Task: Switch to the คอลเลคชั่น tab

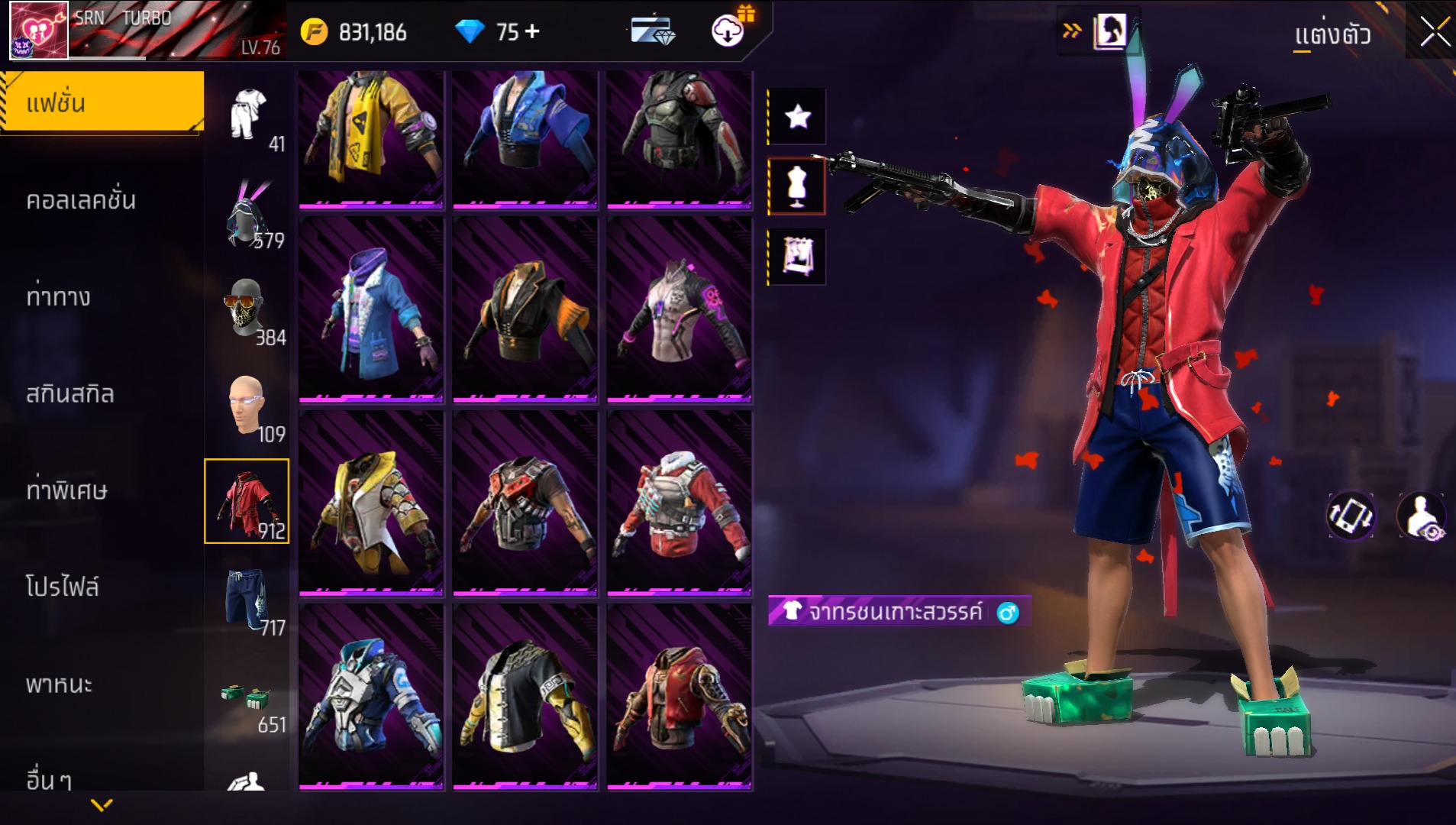Action: pyautogui.click(x=81, y=200)
